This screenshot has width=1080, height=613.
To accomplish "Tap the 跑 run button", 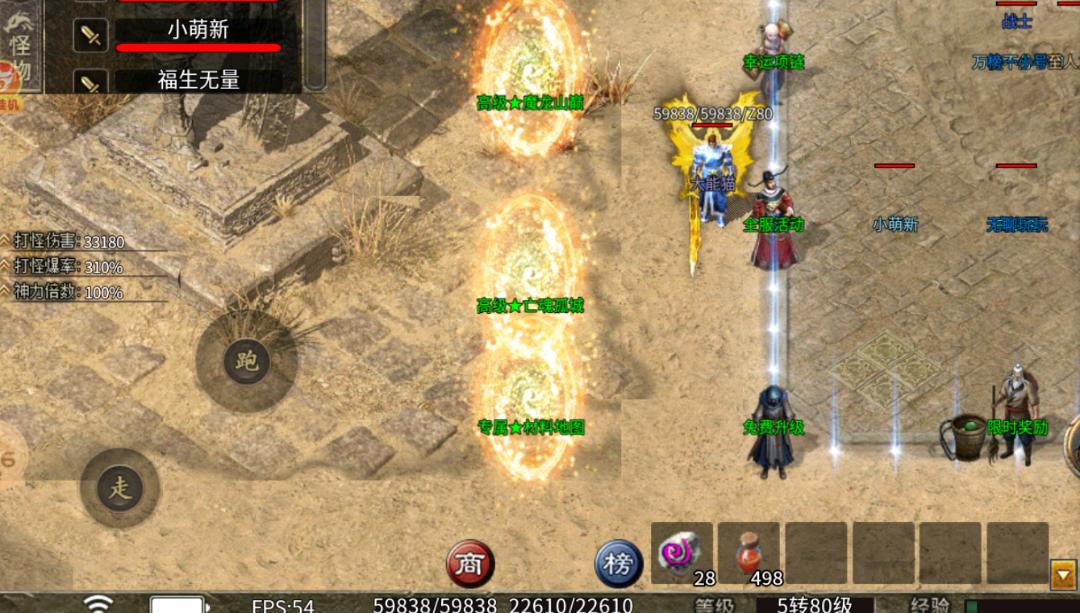I will 246,361.
